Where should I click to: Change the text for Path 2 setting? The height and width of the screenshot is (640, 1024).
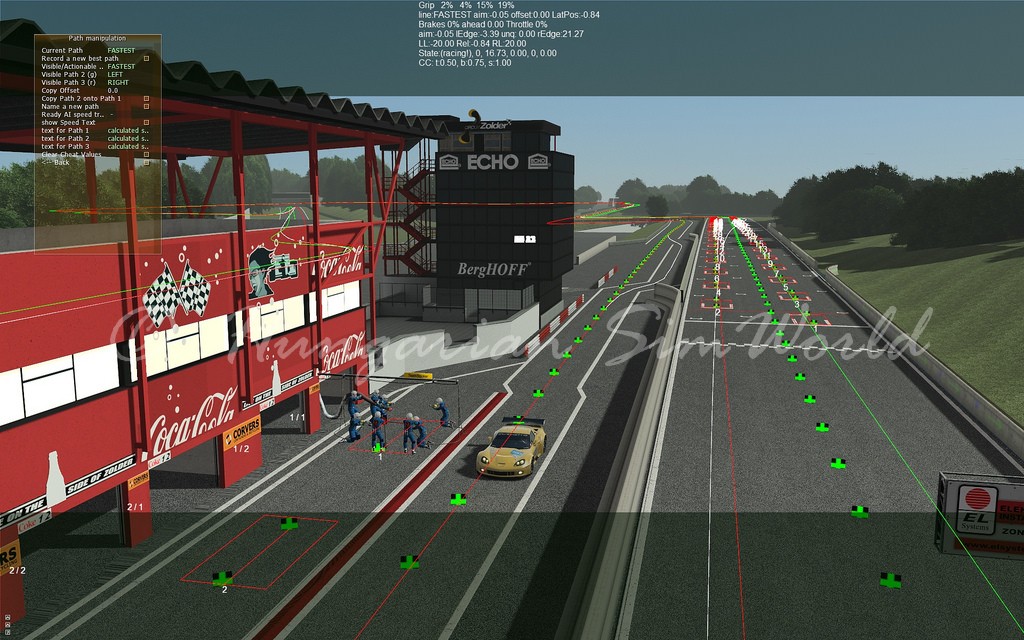coord(127,138)
